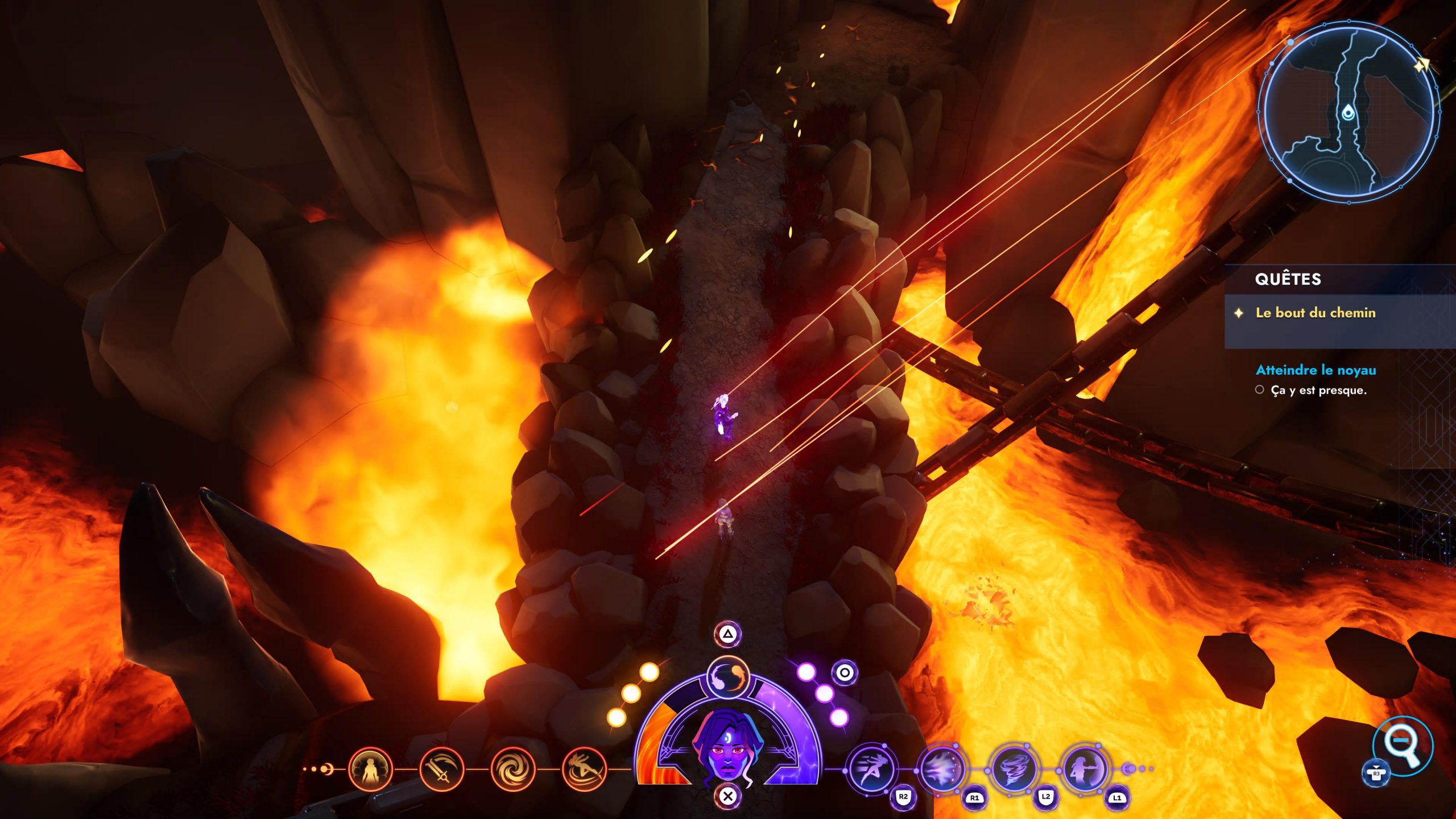Trigger the orange spiral vortex ability
The image size is (1456, 819).
512,770
